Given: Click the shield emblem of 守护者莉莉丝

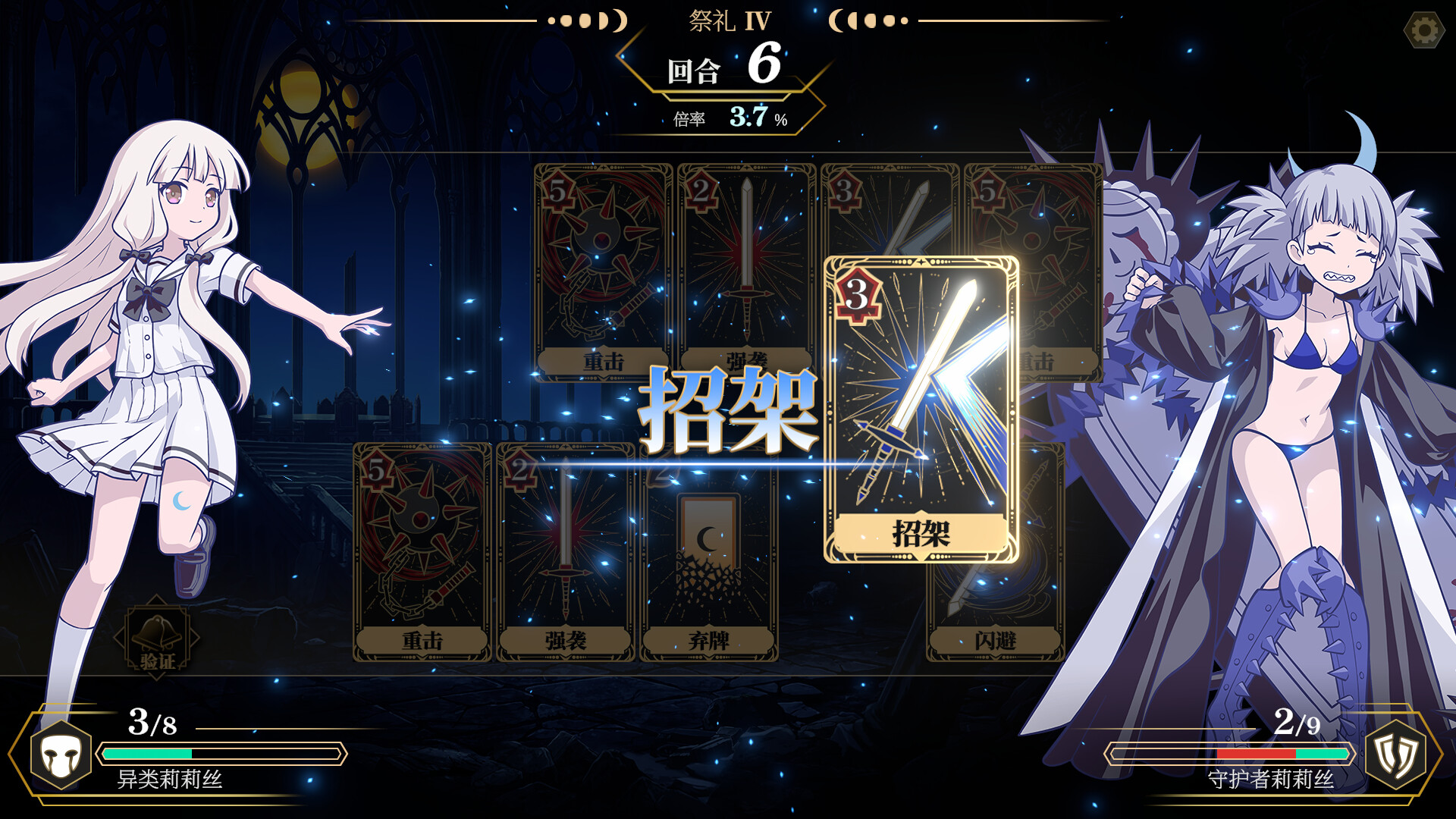Looking at the screenshot, I should point(1395,755).
